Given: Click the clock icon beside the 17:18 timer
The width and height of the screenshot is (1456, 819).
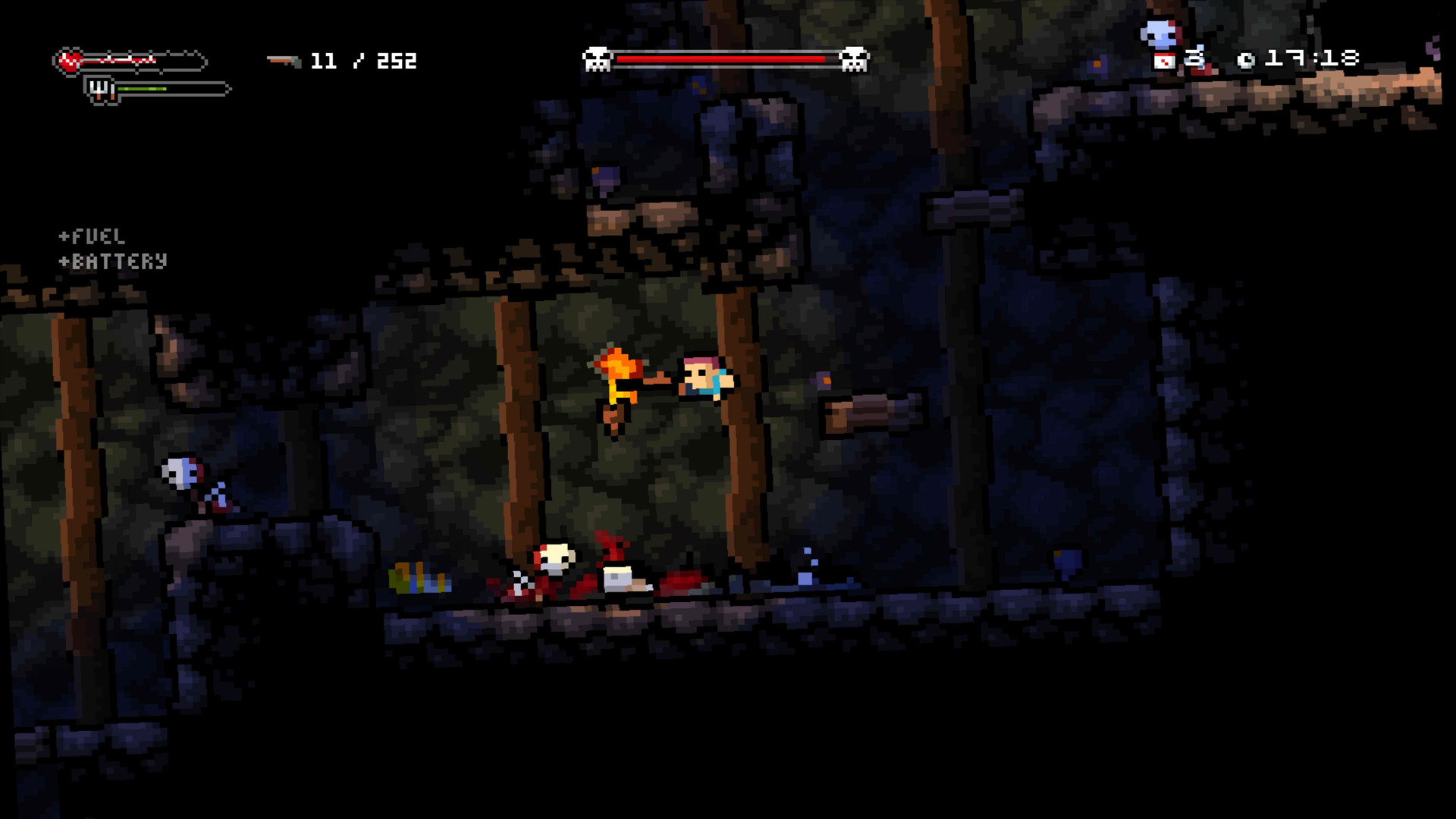Looking at the screenshot, I should pyautogui.click(x=1245, y=59).
